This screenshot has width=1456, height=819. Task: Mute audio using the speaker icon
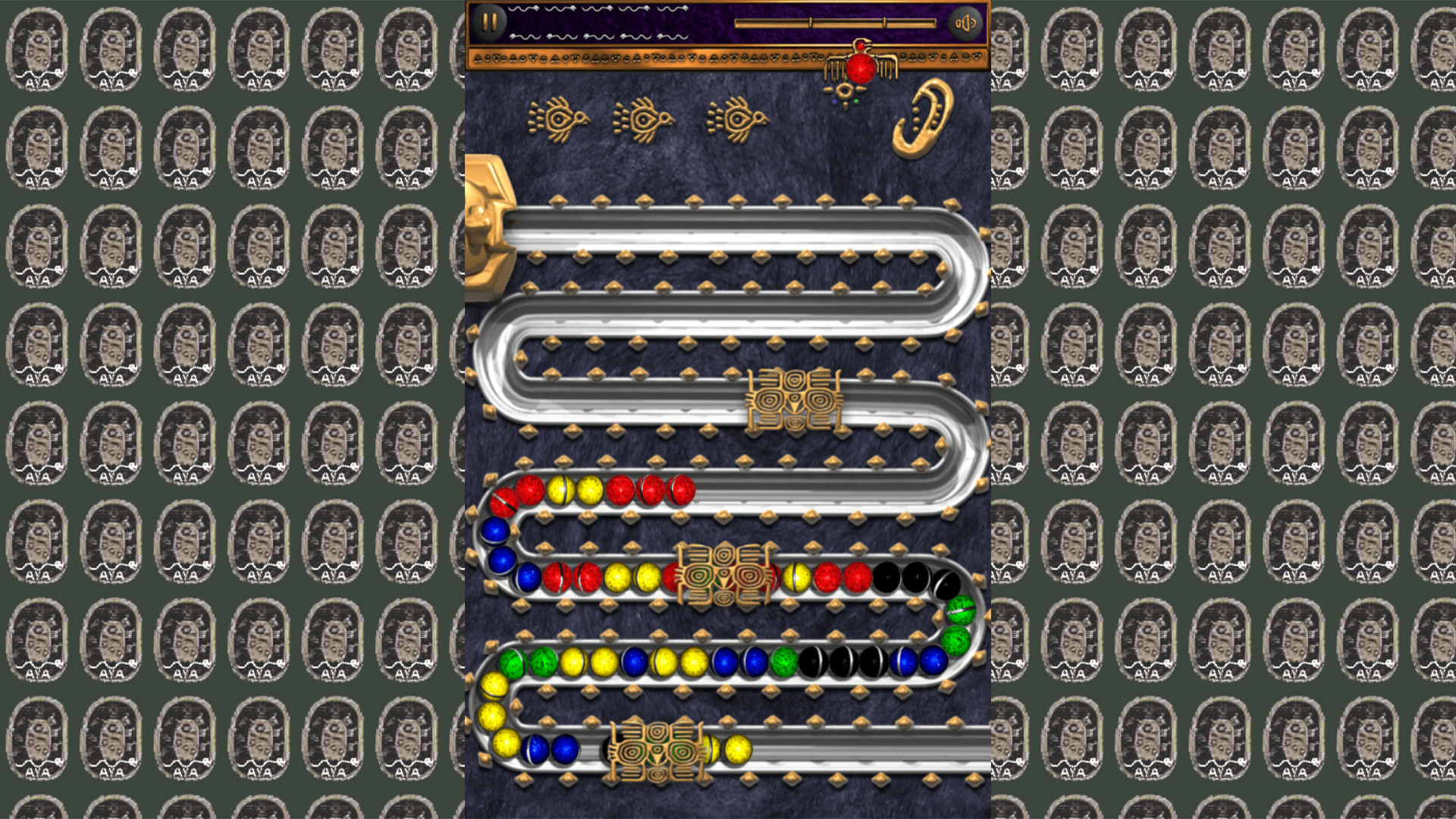[x=966, y=22]
